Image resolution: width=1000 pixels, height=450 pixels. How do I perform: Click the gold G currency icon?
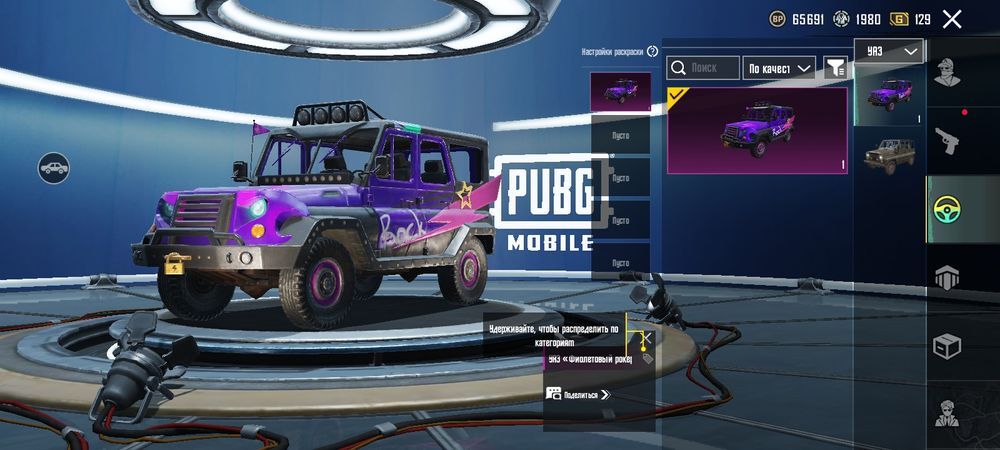coord(900,19)
